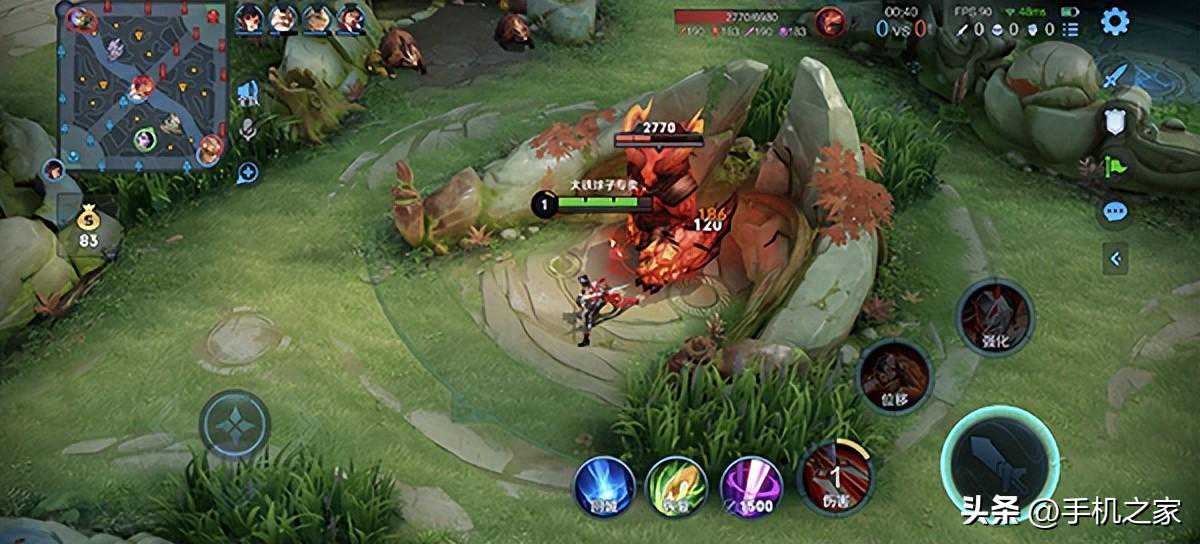Send the shield retreat signal
1200x544 pixels.
1115,122
